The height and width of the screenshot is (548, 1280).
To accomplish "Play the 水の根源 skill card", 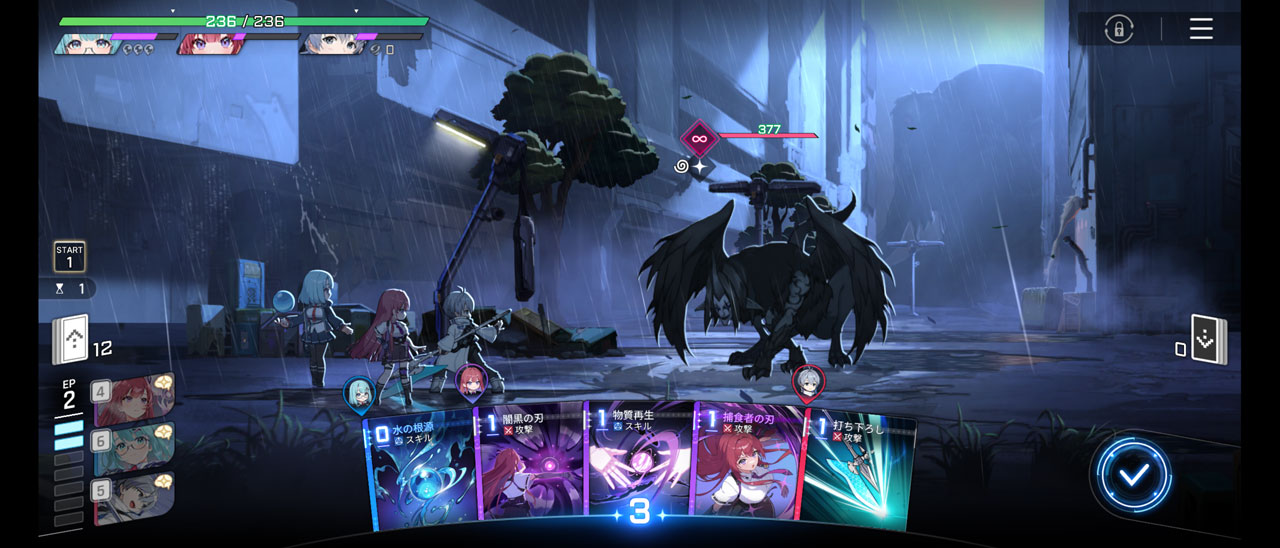I will click(420, 472).
